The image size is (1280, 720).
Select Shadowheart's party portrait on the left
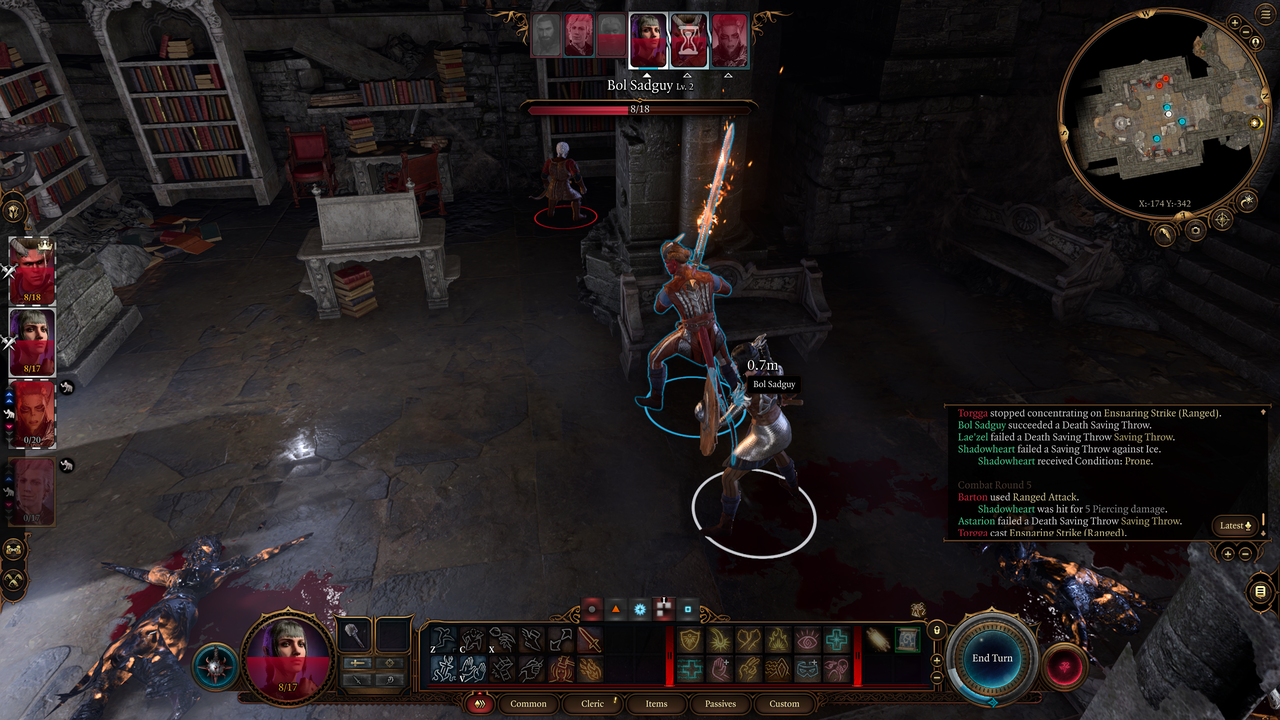coord(32,343)
